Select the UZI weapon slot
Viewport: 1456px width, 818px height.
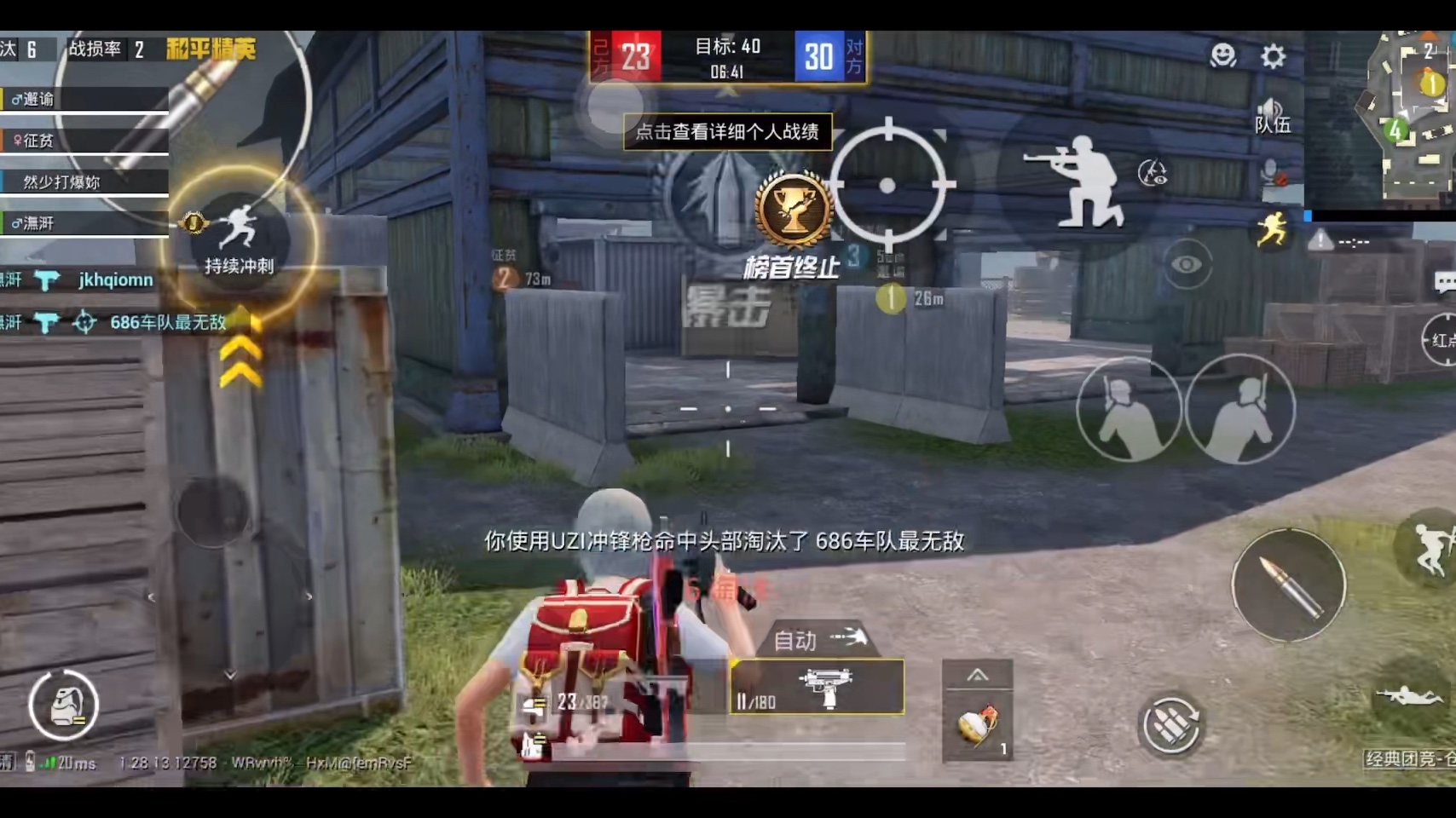click(x=817, y=687)
